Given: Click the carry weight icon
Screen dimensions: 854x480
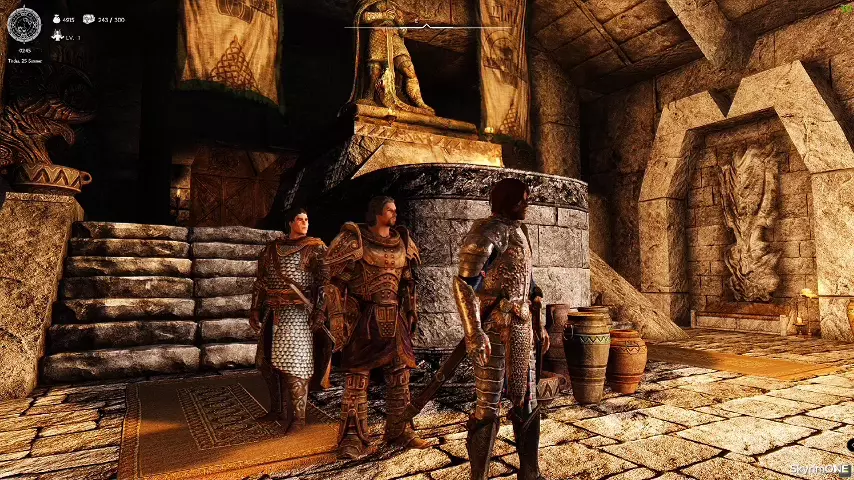Looking at the screenshot, I should [x=89, y=19].
